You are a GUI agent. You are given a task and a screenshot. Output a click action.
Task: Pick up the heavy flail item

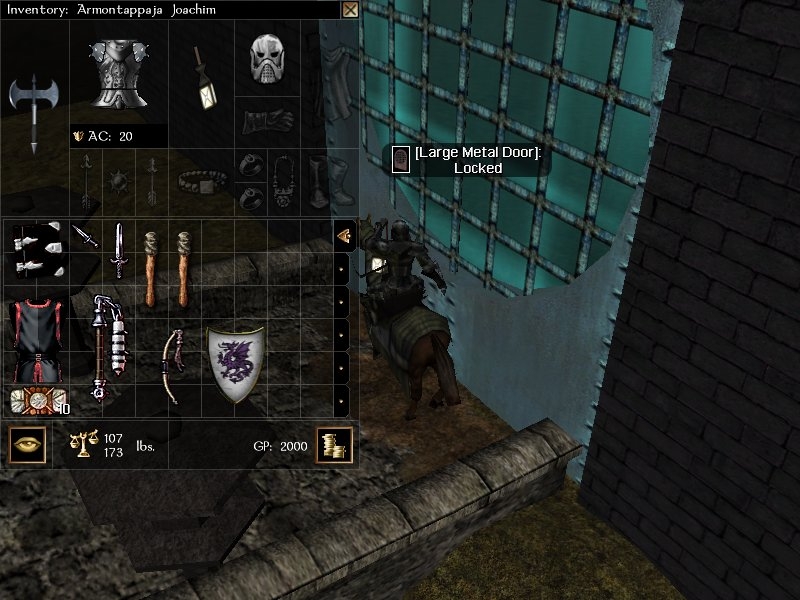coord(106,346)
